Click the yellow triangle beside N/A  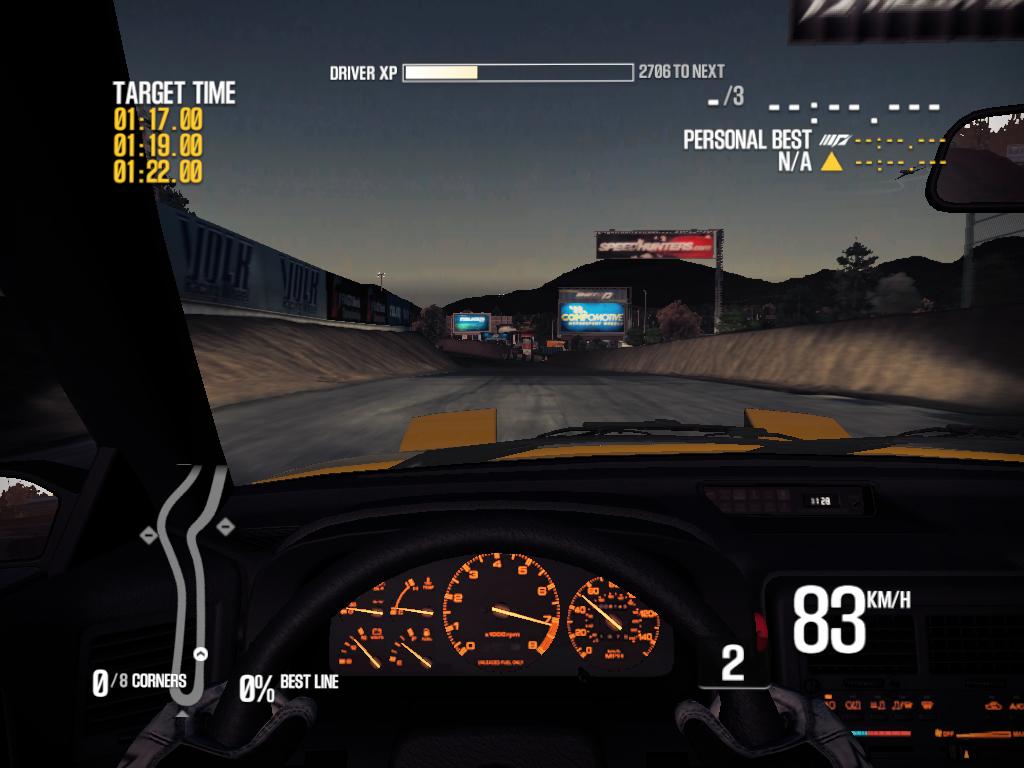[x=830, y=162]
